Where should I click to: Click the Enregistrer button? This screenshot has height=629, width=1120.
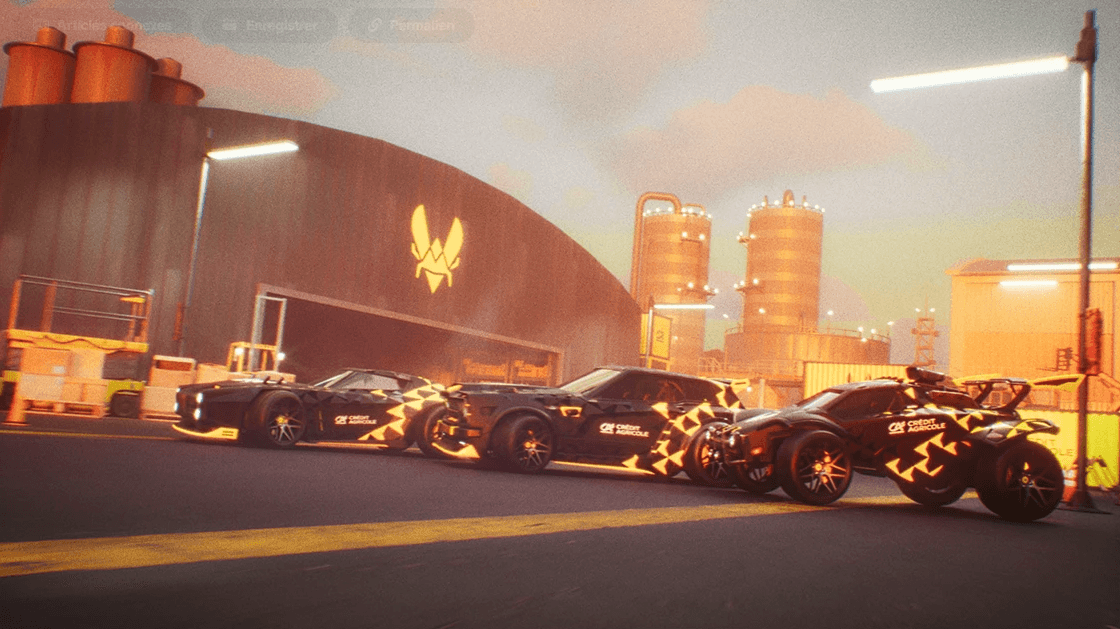[x=269, y=25]
